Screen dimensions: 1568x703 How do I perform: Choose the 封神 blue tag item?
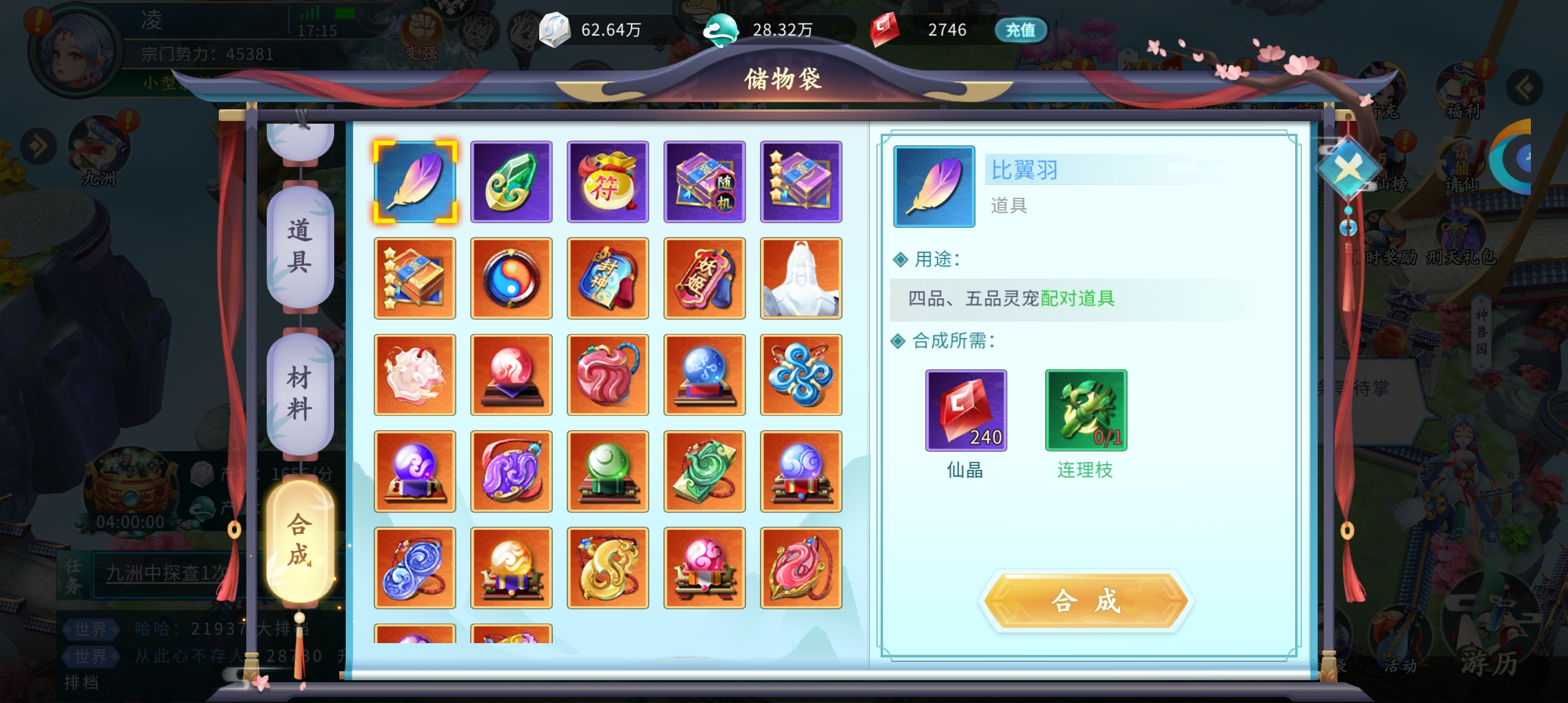608,279
